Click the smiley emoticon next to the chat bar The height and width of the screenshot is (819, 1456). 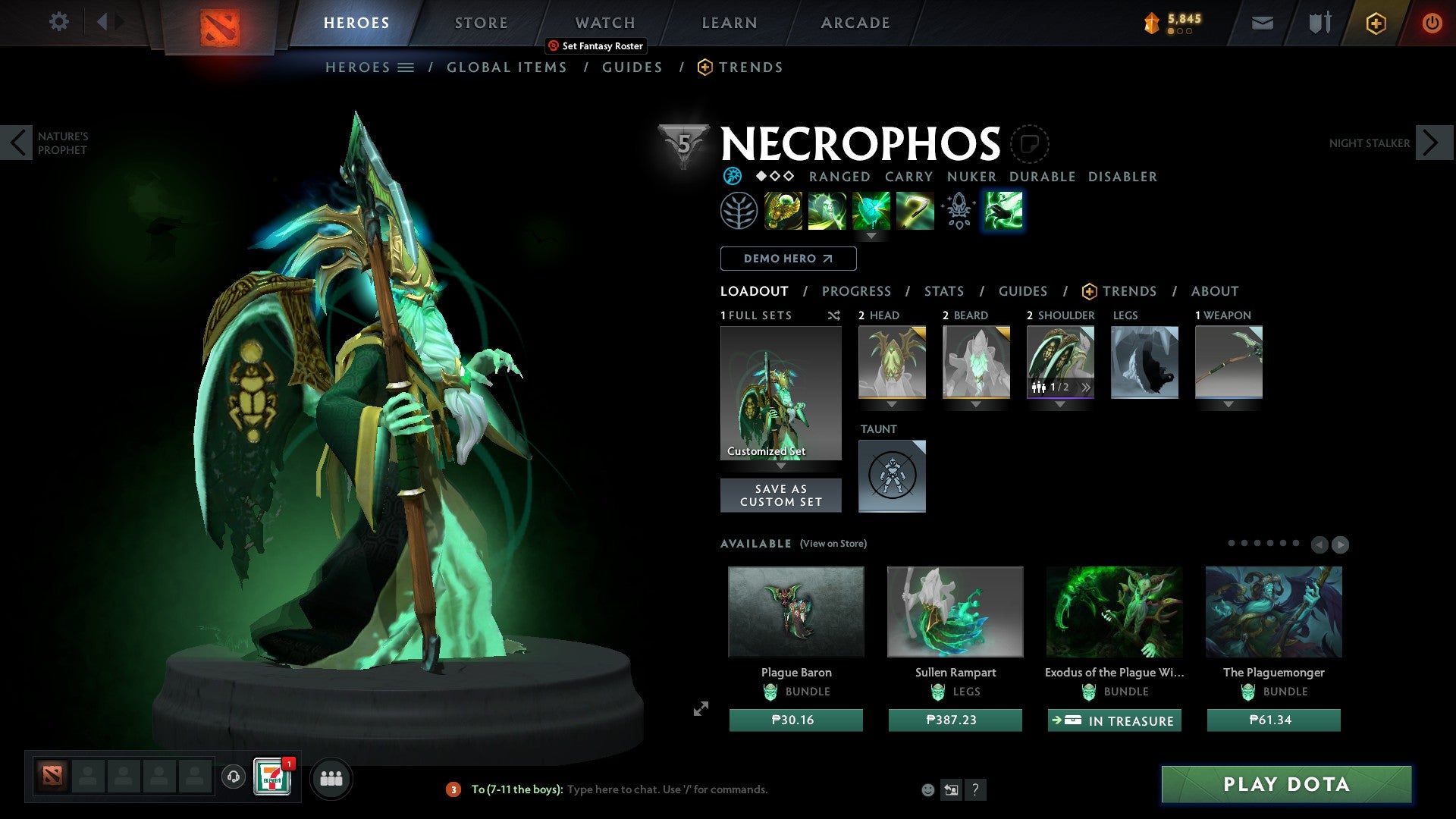[928, 789]
